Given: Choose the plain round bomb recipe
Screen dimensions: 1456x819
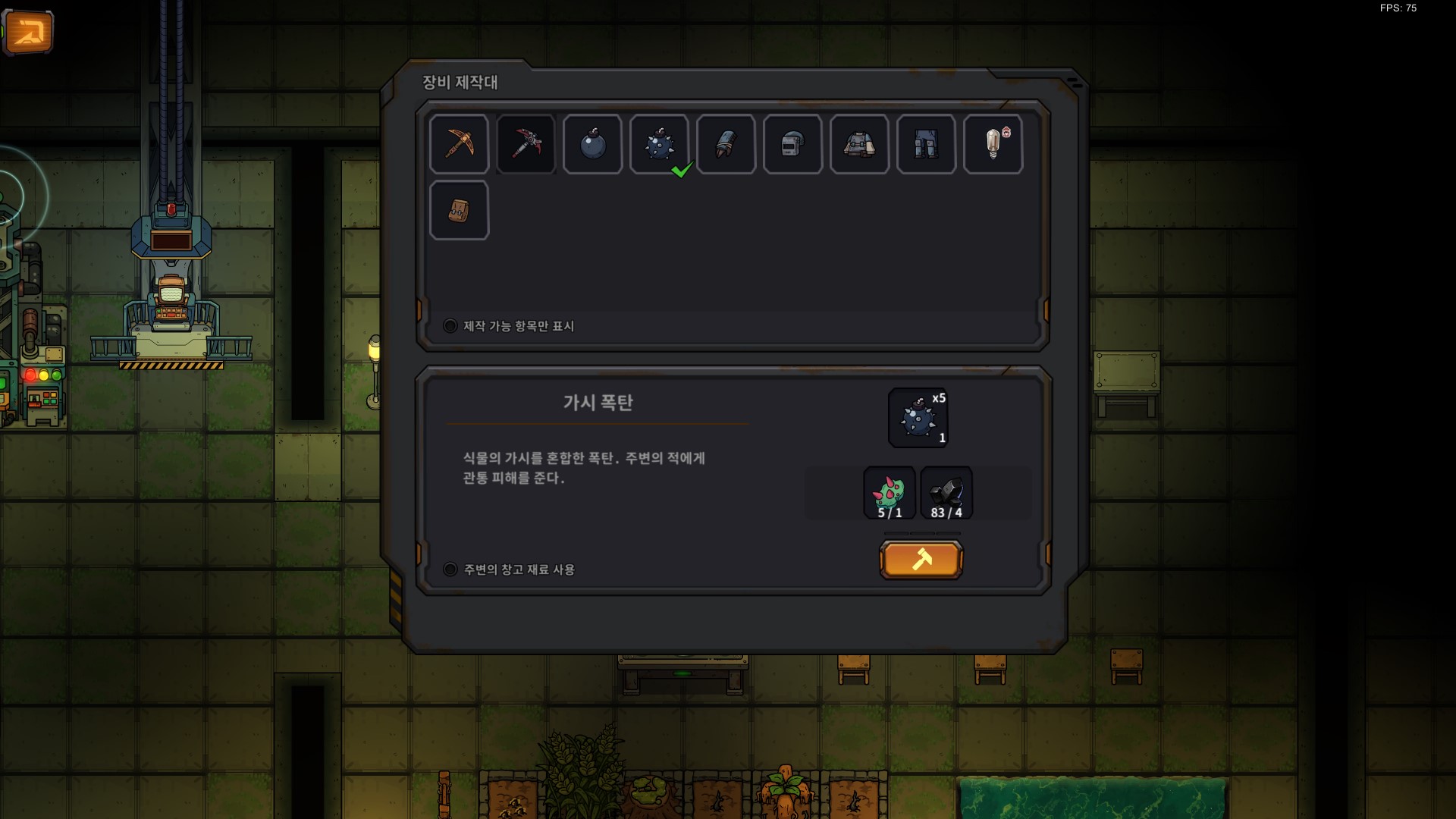Looking at the screenshot, I should pos(592,144).
